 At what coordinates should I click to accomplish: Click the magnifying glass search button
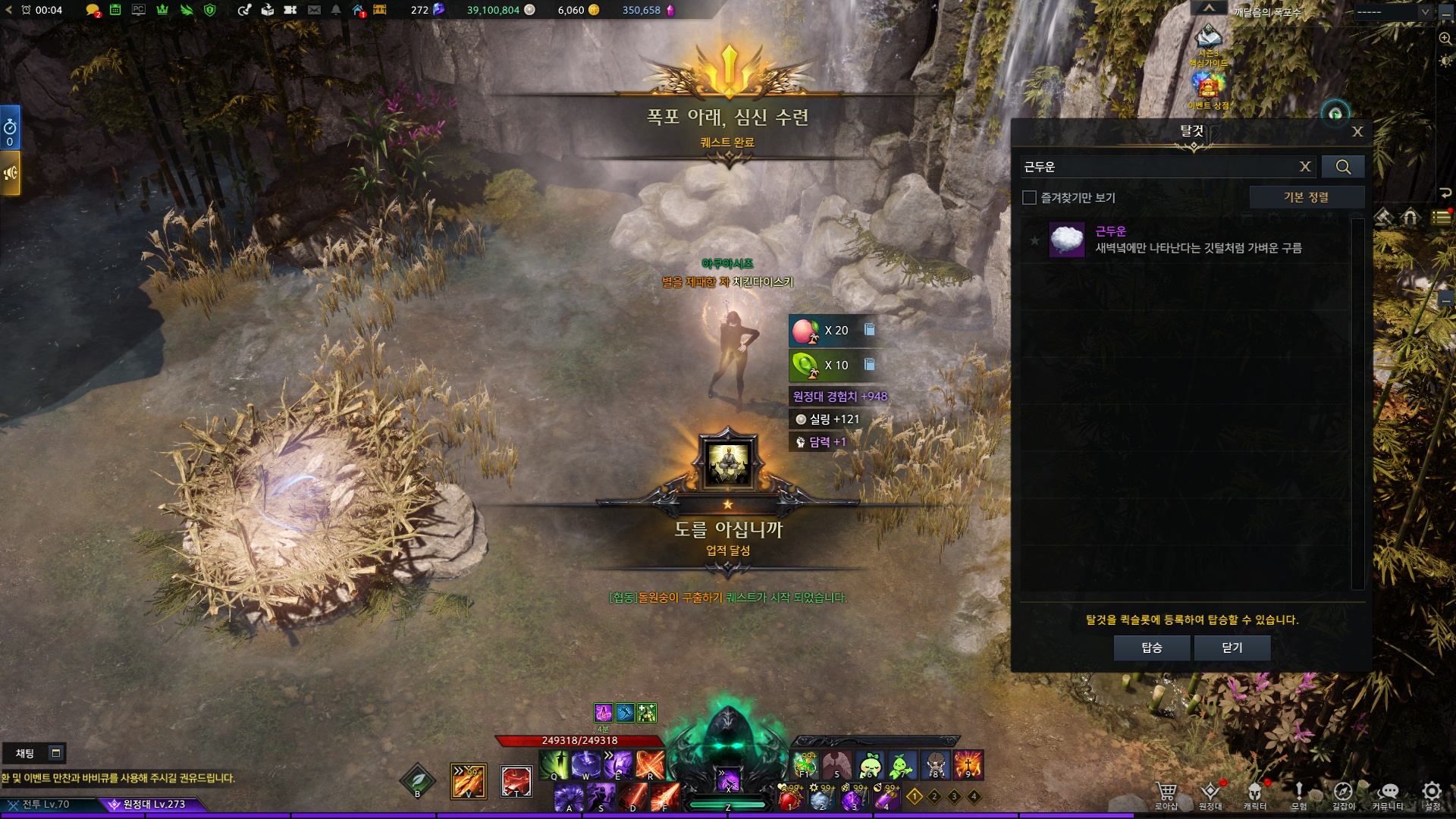click(x=1343, y=167)
